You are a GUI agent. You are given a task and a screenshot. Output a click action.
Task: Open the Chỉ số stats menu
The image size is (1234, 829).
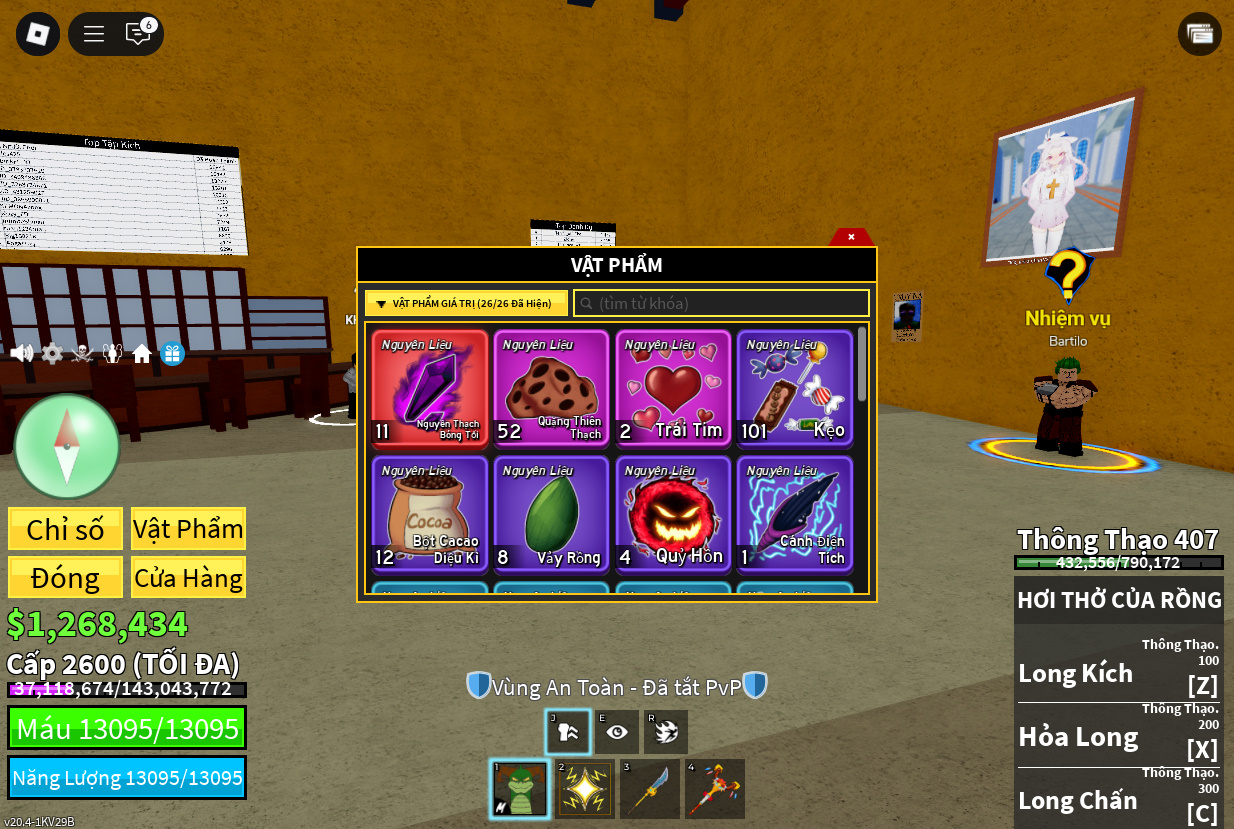point(65,529)
